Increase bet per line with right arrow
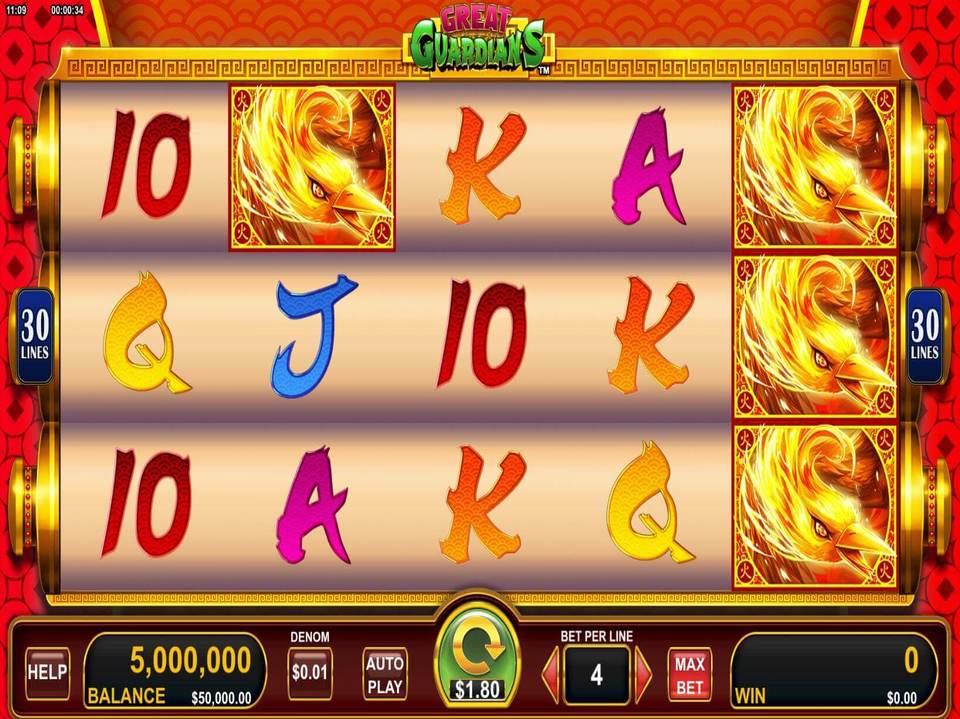 tap(643, 675)
